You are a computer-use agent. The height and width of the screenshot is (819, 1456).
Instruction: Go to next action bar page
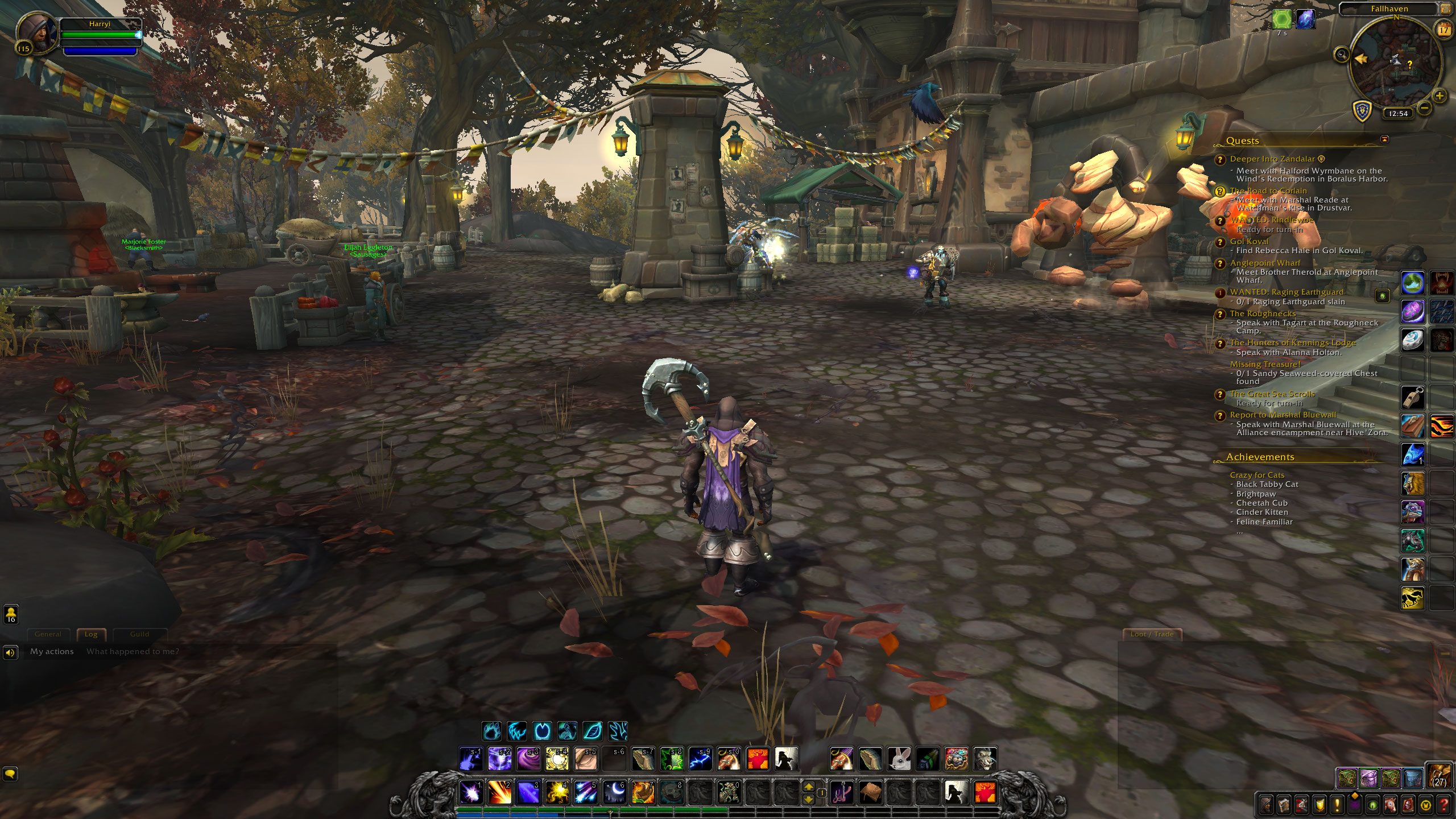tap(808, 787)
